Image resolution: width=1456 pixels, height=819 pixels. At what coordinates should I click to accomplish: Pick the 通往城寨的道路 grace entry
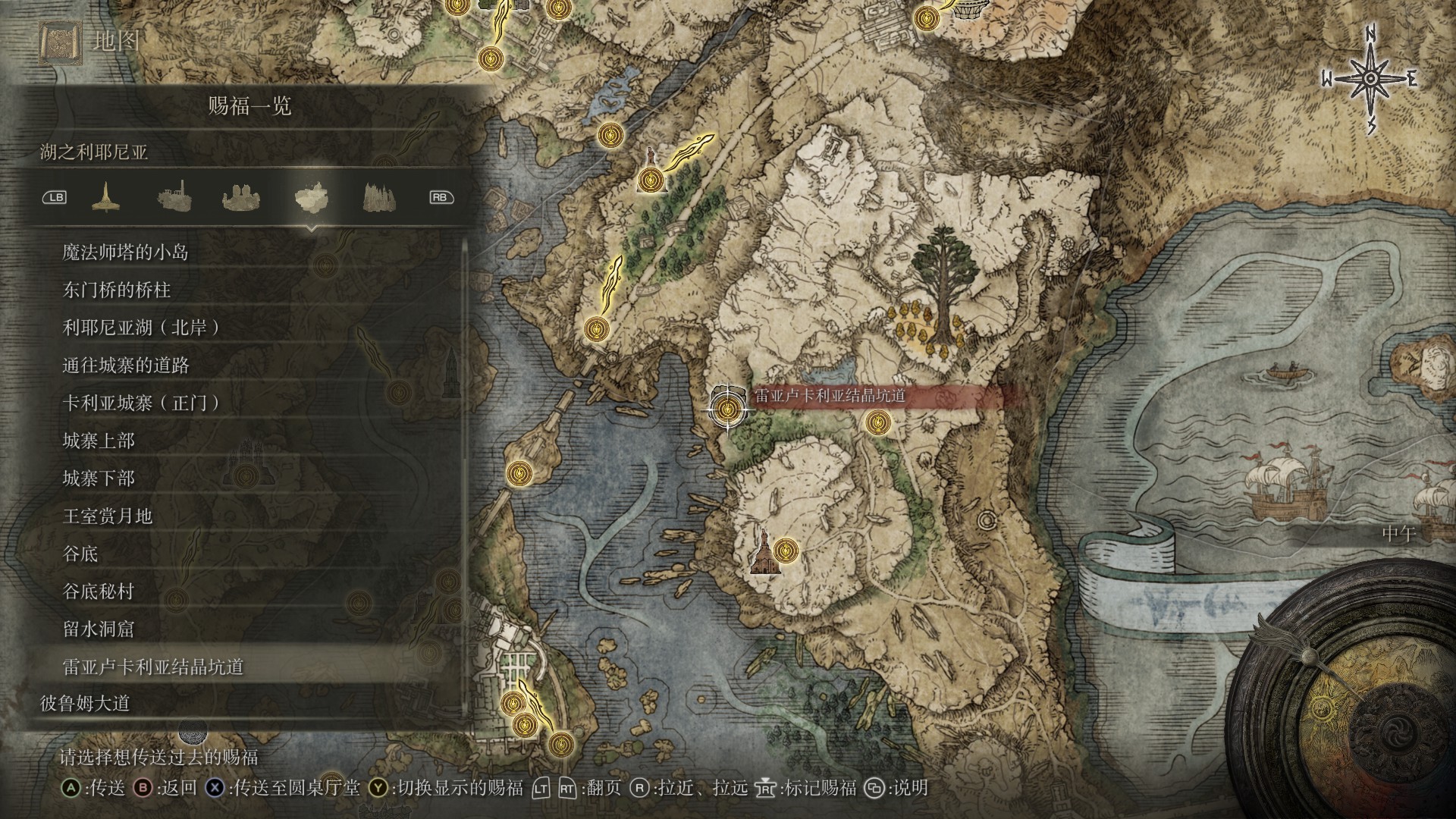point(125,366)
